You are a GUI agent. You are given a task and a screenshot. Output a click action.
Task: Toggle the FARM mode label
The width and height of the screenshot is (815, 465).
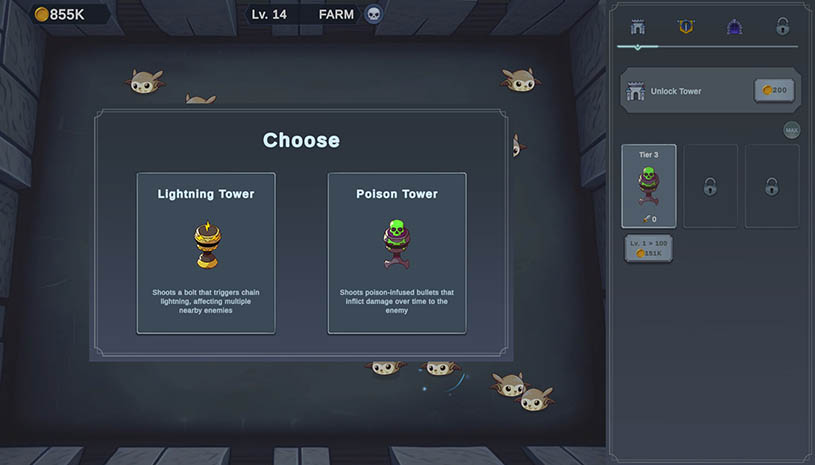click(x=336, y=14)
